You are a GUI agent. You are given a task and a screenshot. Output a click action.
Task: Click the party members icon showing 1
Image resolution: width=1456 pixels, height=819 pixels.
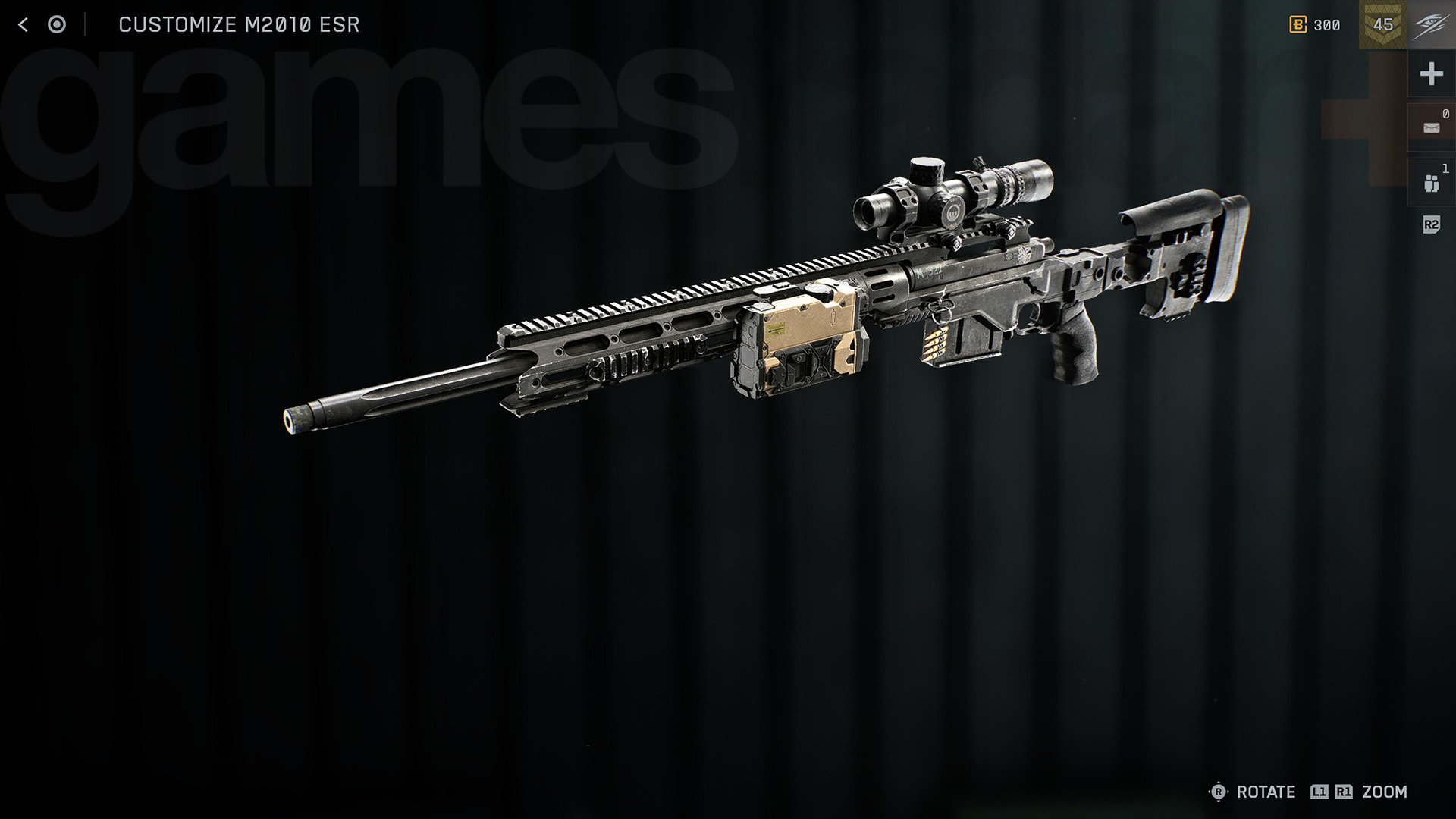pyautogui.click(x=1430, y=180)
